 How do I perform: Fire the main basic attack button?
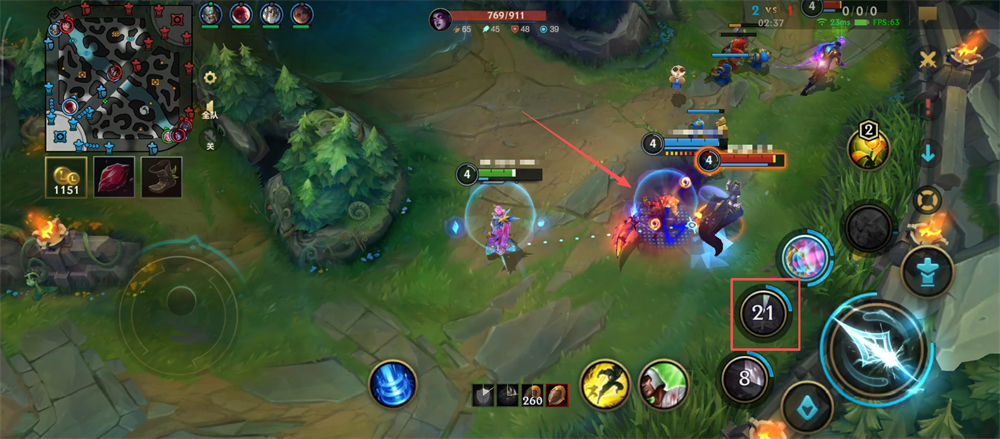tap(878, 346)
